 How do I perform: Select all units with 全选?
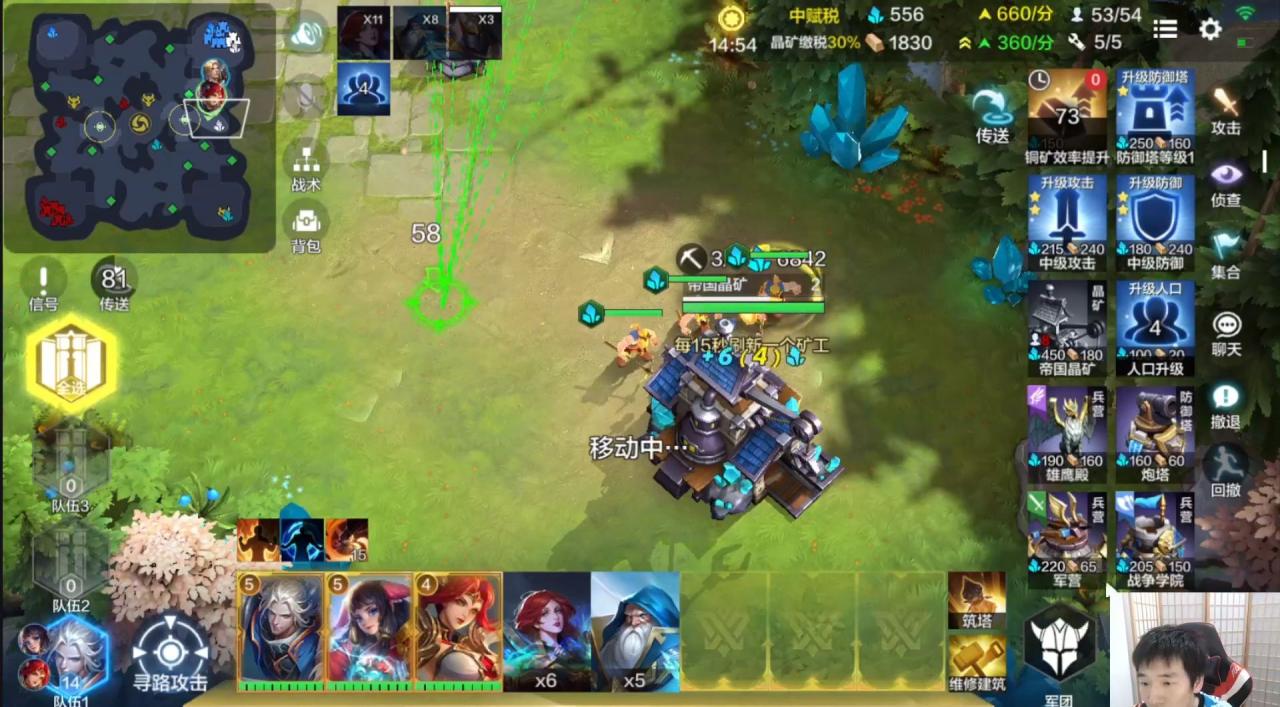pyautogui.click(x=71, y=362)
